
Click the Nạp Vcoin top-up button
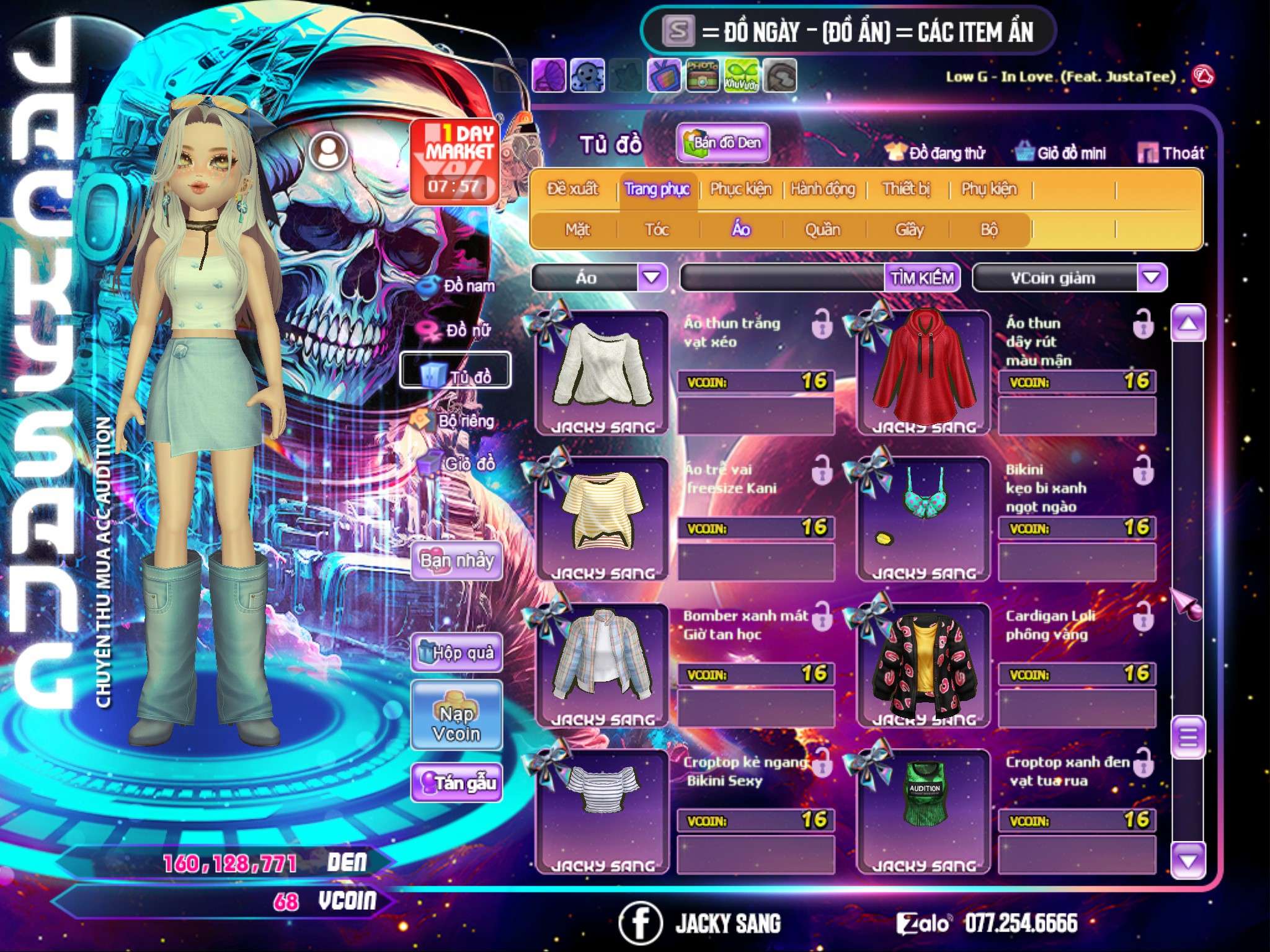[456, 723]
